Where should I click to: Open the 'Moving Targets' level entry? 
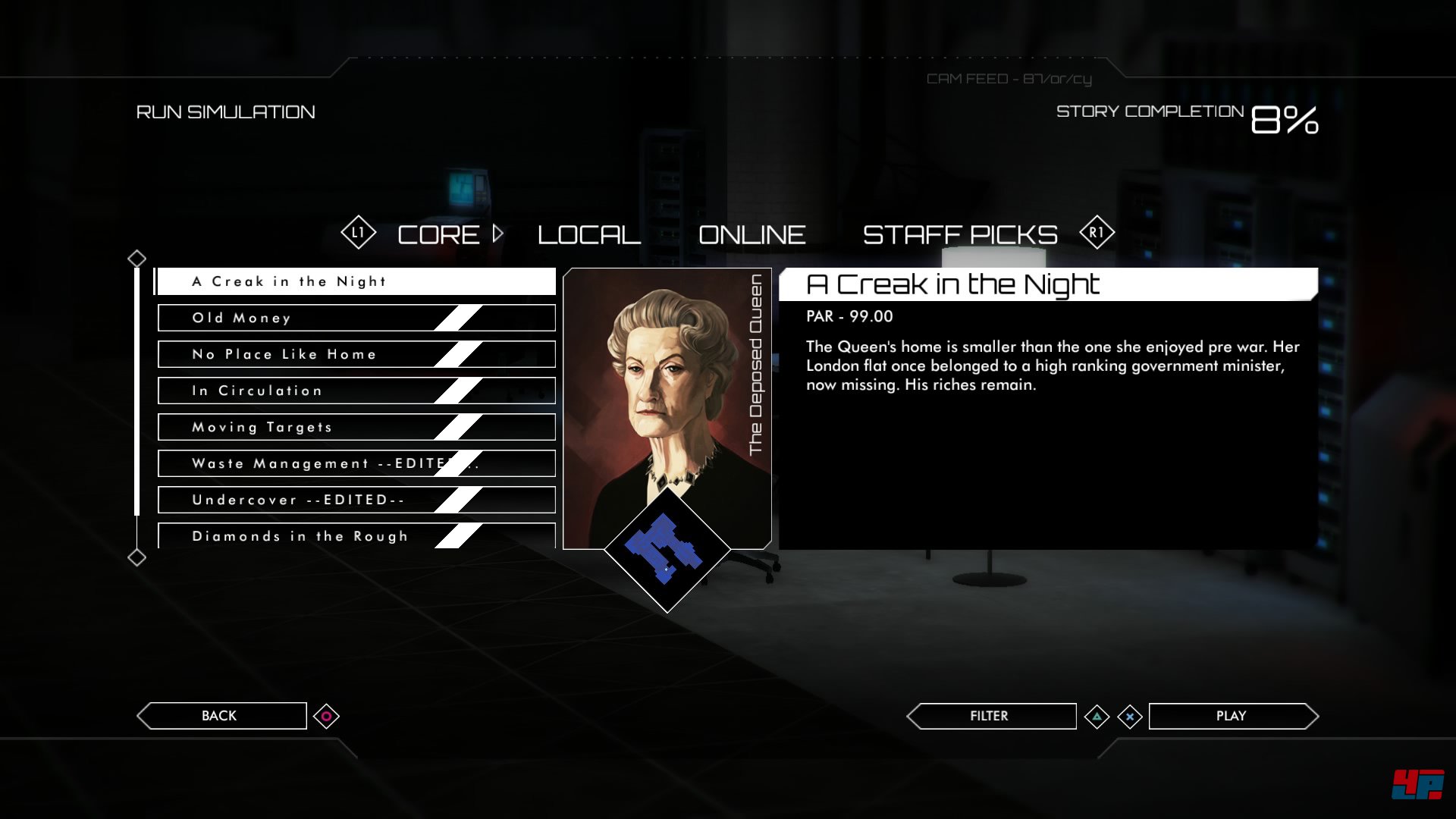tap(355, 427)
